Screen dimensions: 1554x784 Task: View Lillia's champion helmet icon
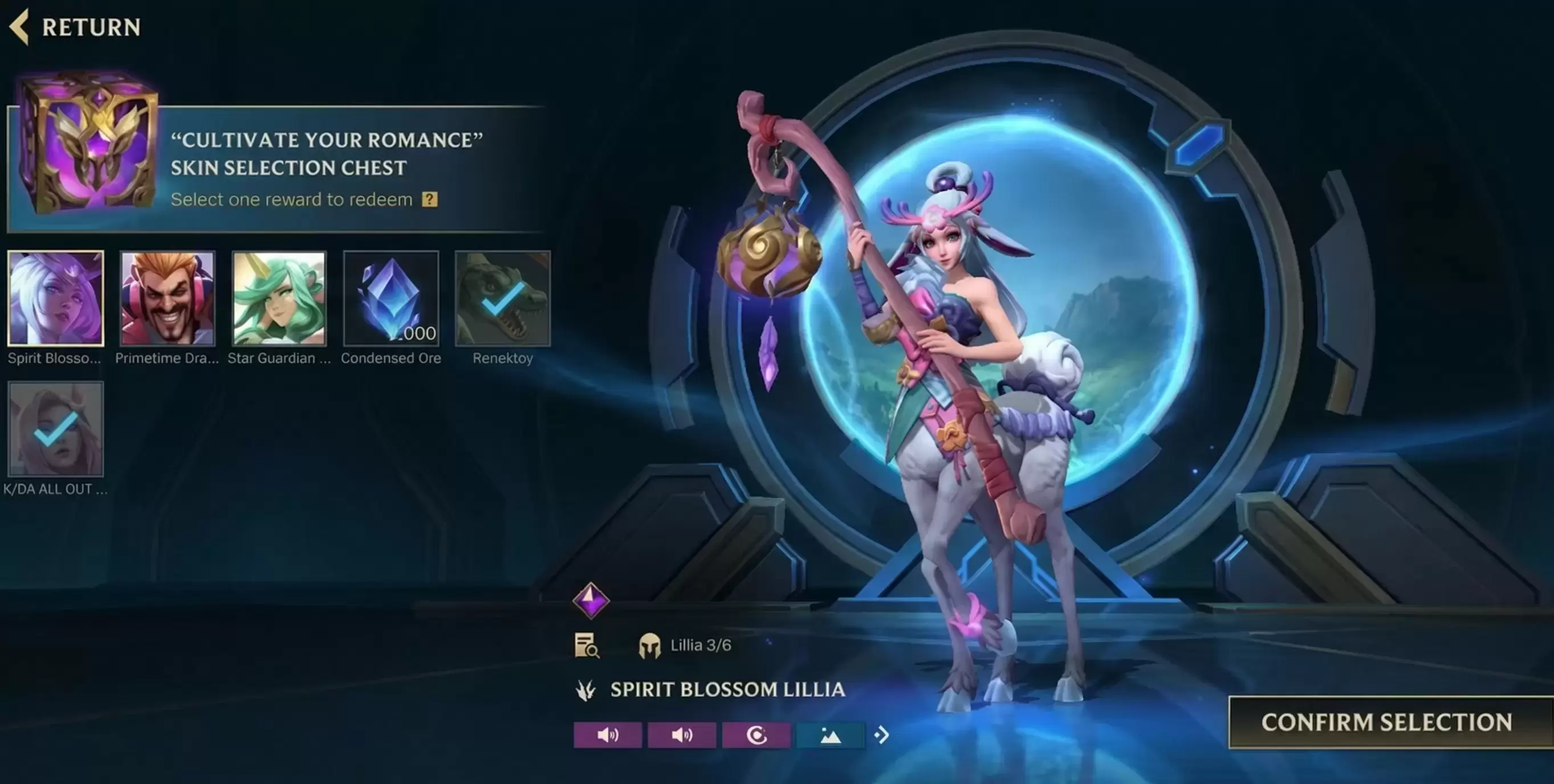point(649,646)
